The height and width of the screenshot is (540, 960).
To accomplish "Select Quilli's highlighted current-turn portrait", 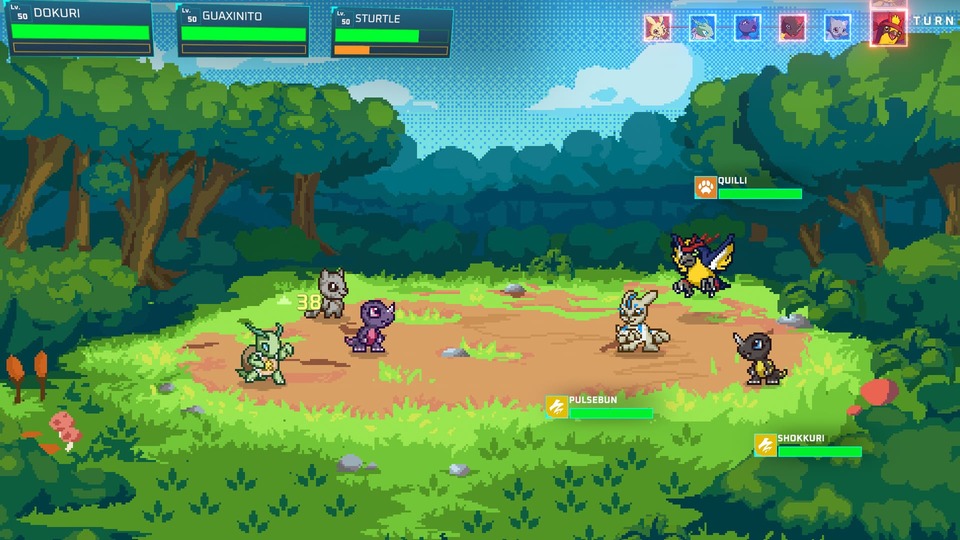I will click(x=887, y=28).
